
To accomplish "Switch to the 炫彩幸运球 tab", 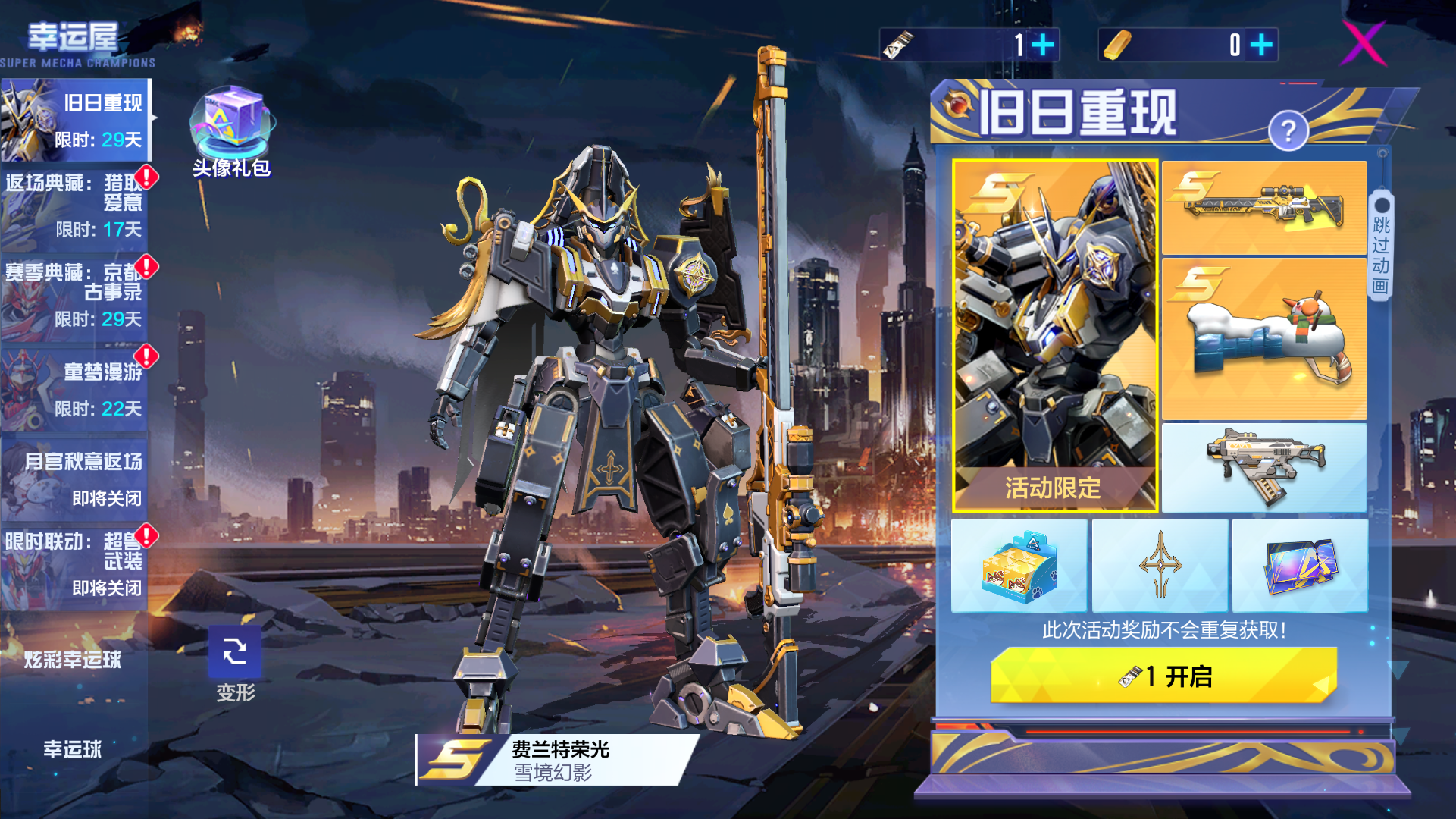I will [x=73, y=660].
